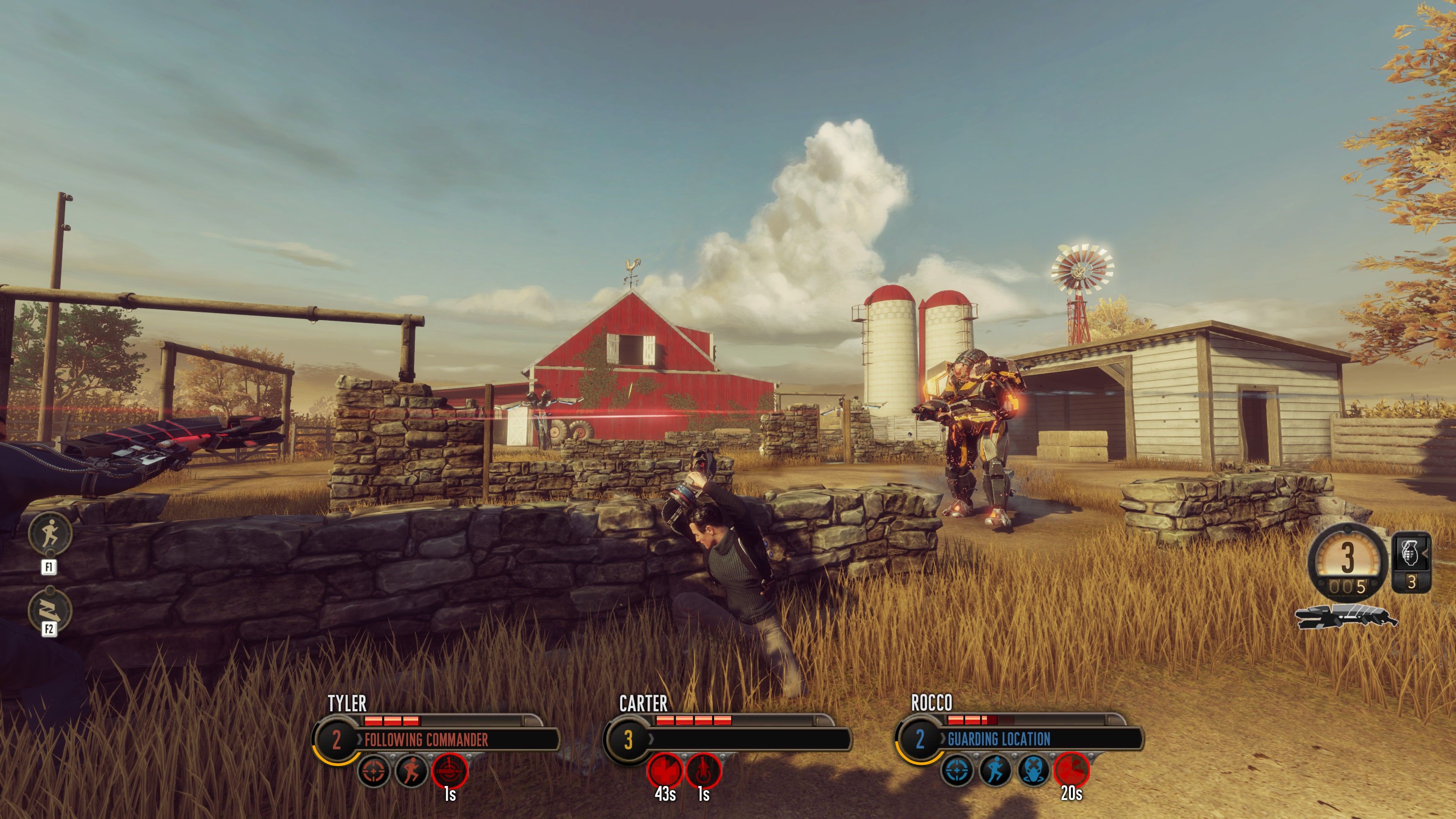Trigger Carter's red medical cross ability
The width and height of the screenshot is (1456, 819).
pyautogui.click(x=664, y=770)
